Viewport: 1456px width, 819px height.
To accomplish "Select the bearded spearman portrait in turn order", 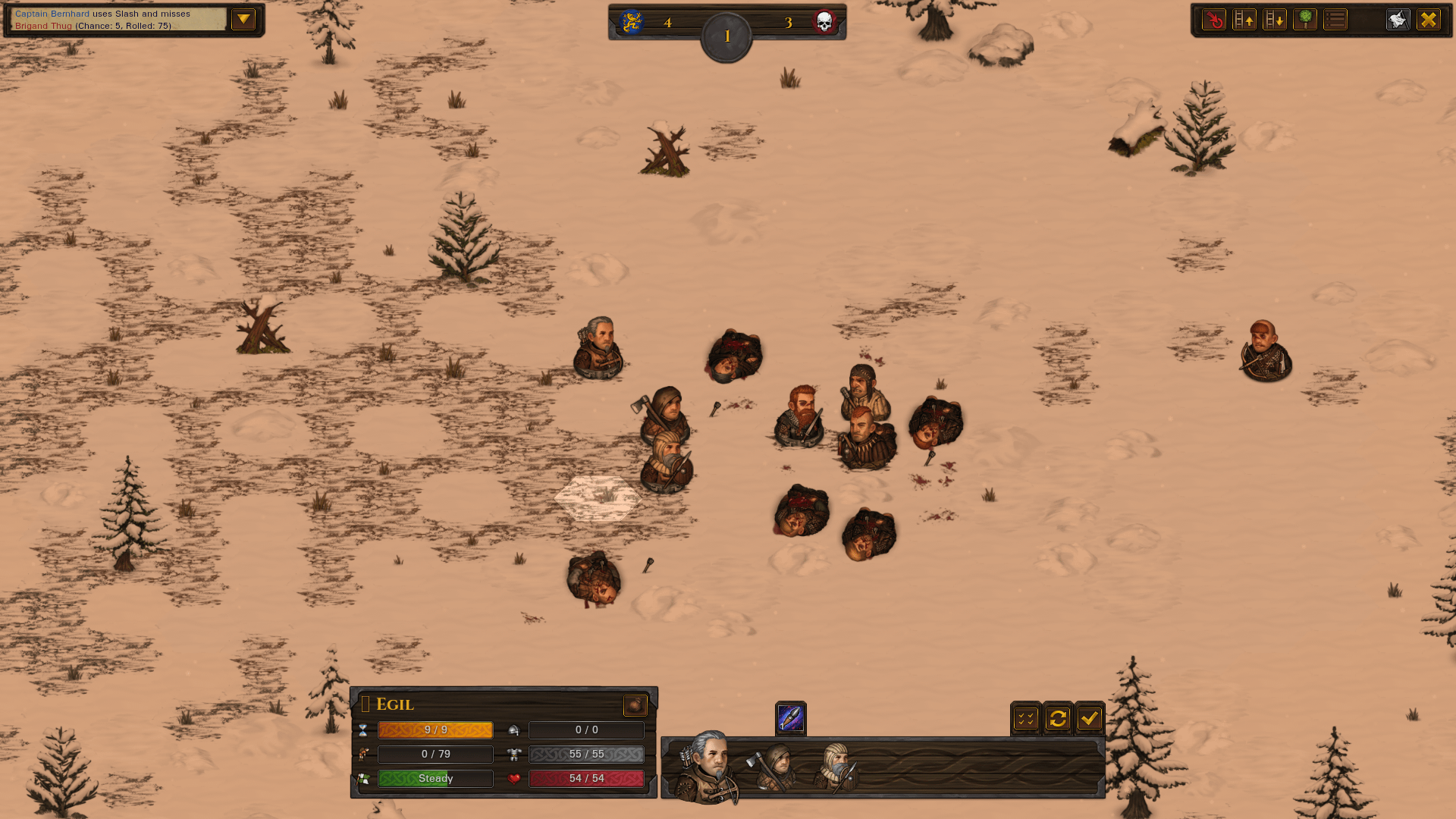I will point(836,767).
